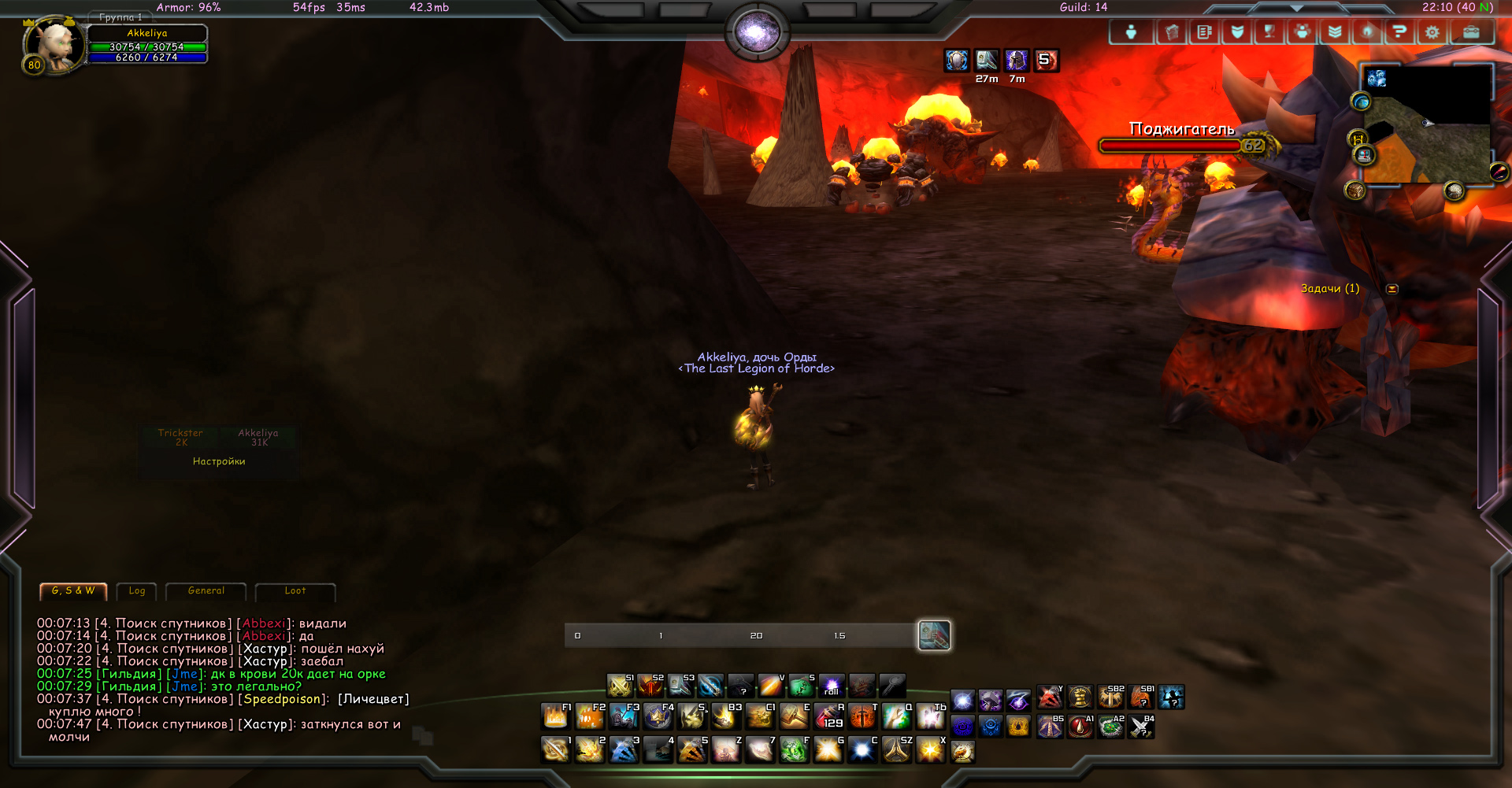Switch to the Log chat tab

point(137,591)
